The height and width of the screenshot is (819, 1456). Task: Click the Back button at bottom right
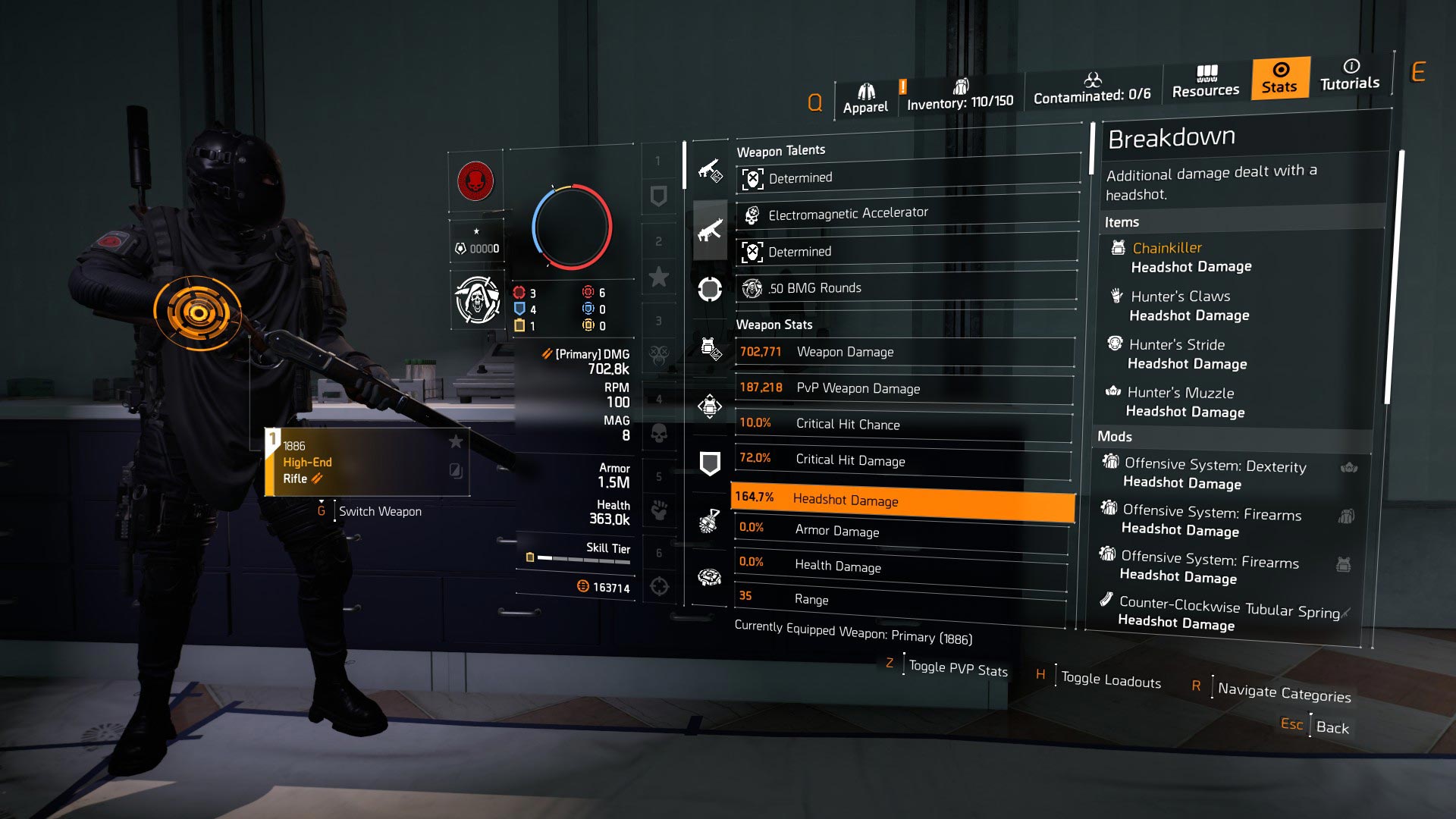(x=1332, y=728)
